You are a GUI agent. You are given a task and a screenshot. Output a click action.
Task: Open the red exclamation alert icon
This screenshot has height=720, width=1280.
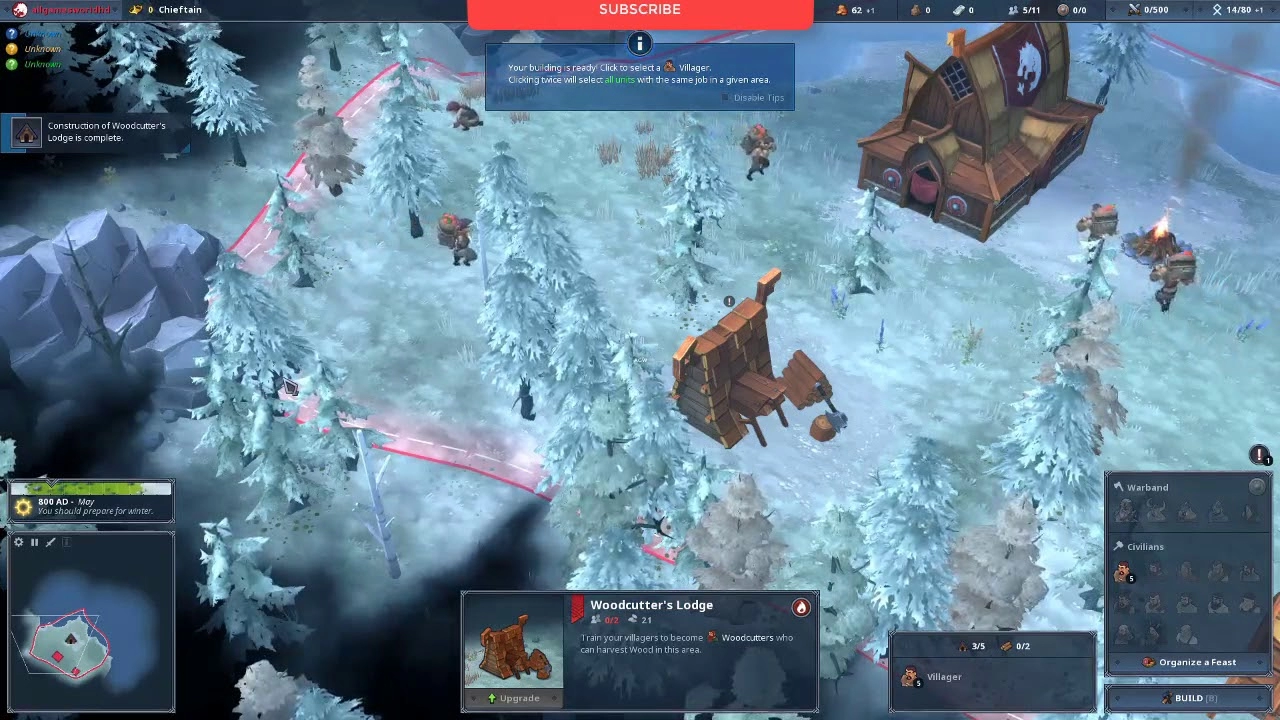point(1259,455)
